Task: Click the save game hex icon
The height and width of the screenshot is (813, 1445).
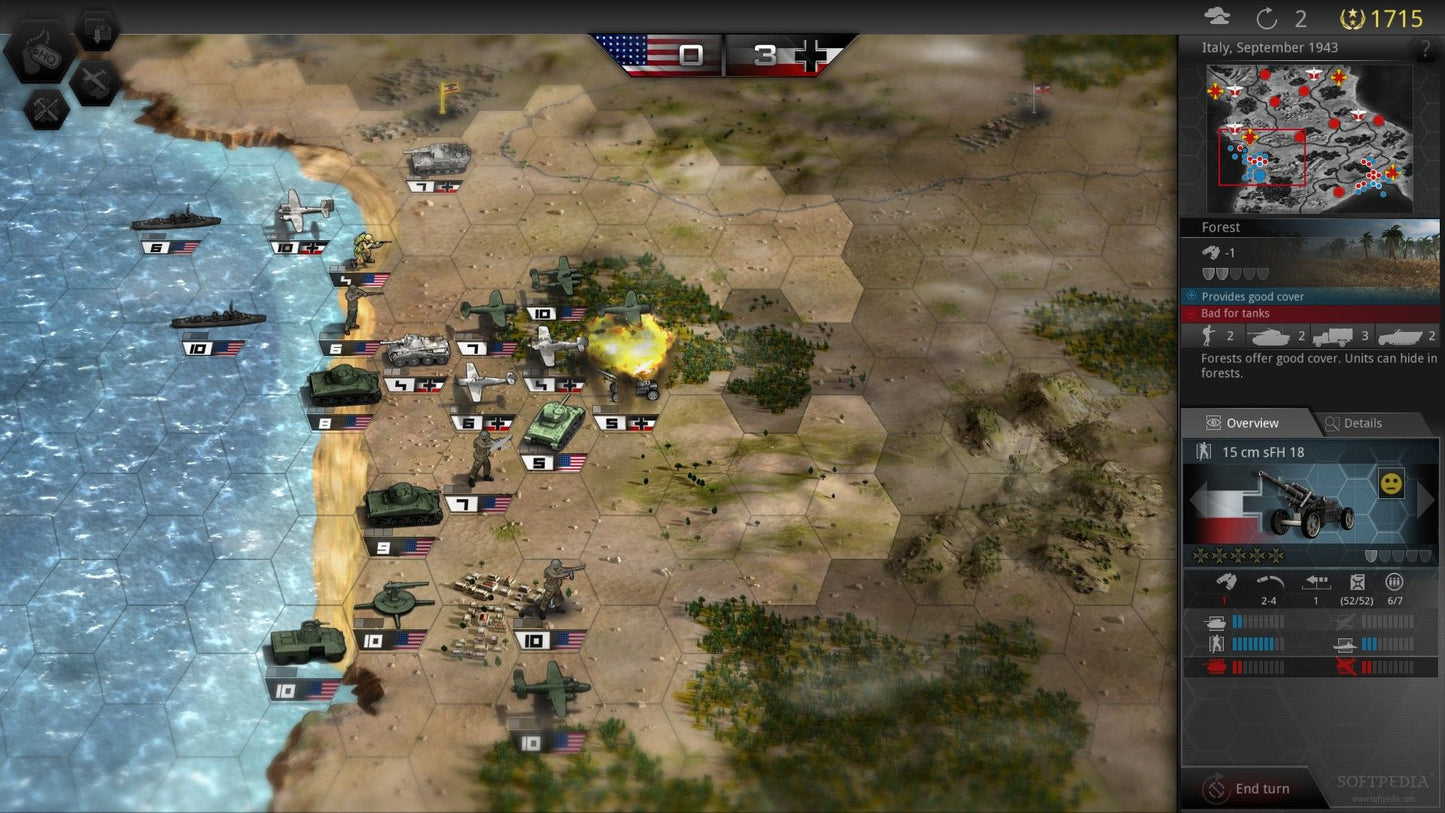Action: click(97, 28)
